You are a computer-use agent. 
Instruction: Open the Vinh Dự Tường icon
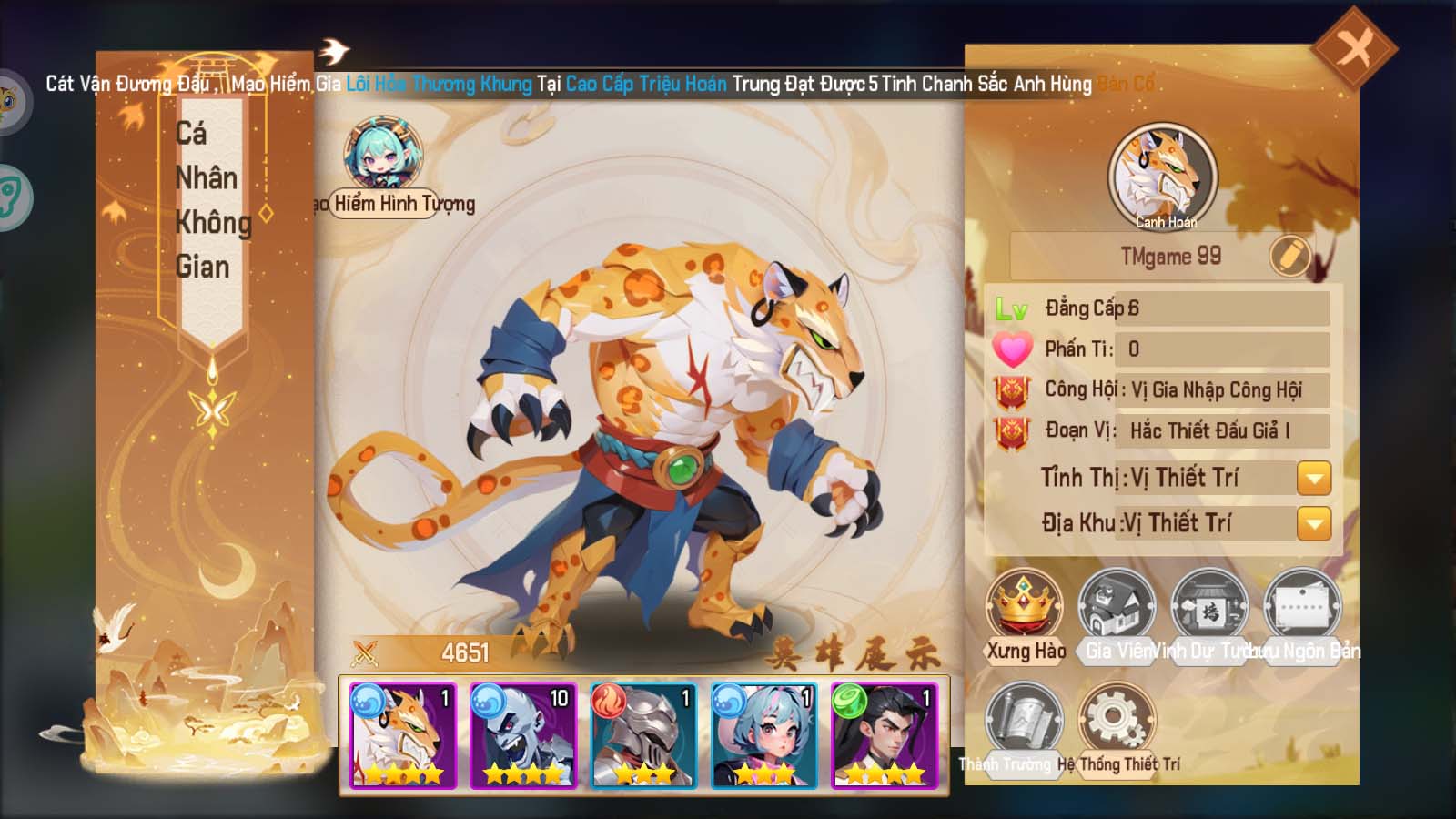pos(1208,606)
